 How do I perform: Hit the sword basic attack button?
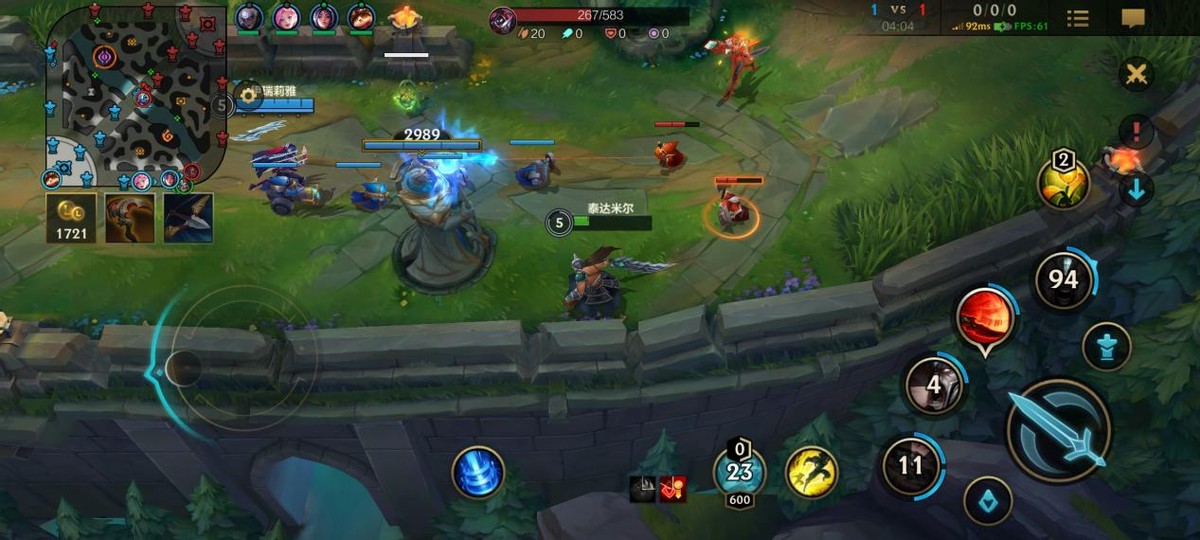coord(1057,430)
